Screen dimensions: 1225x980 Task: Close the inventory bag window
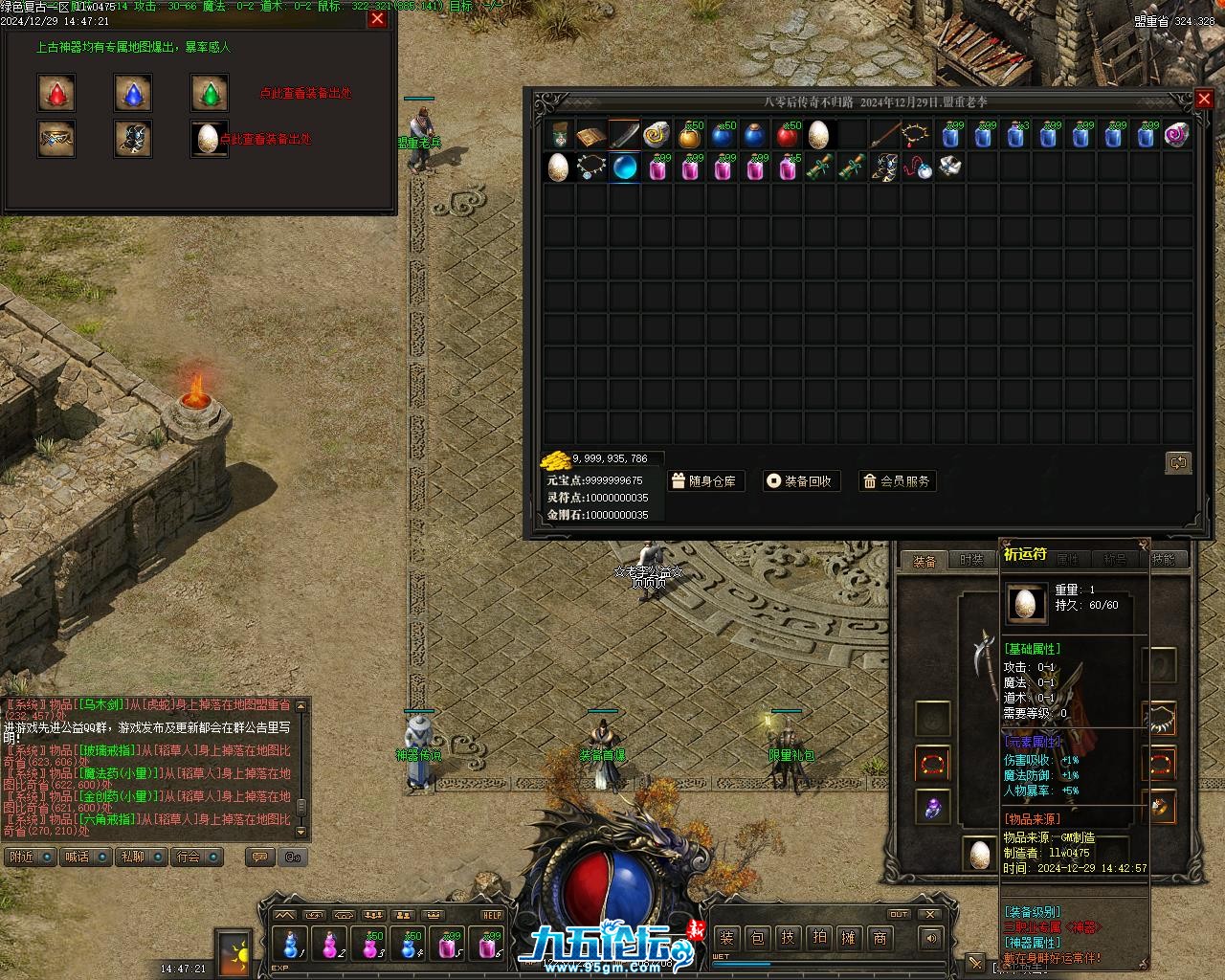pyautogui.click(x=1204, y=99)
